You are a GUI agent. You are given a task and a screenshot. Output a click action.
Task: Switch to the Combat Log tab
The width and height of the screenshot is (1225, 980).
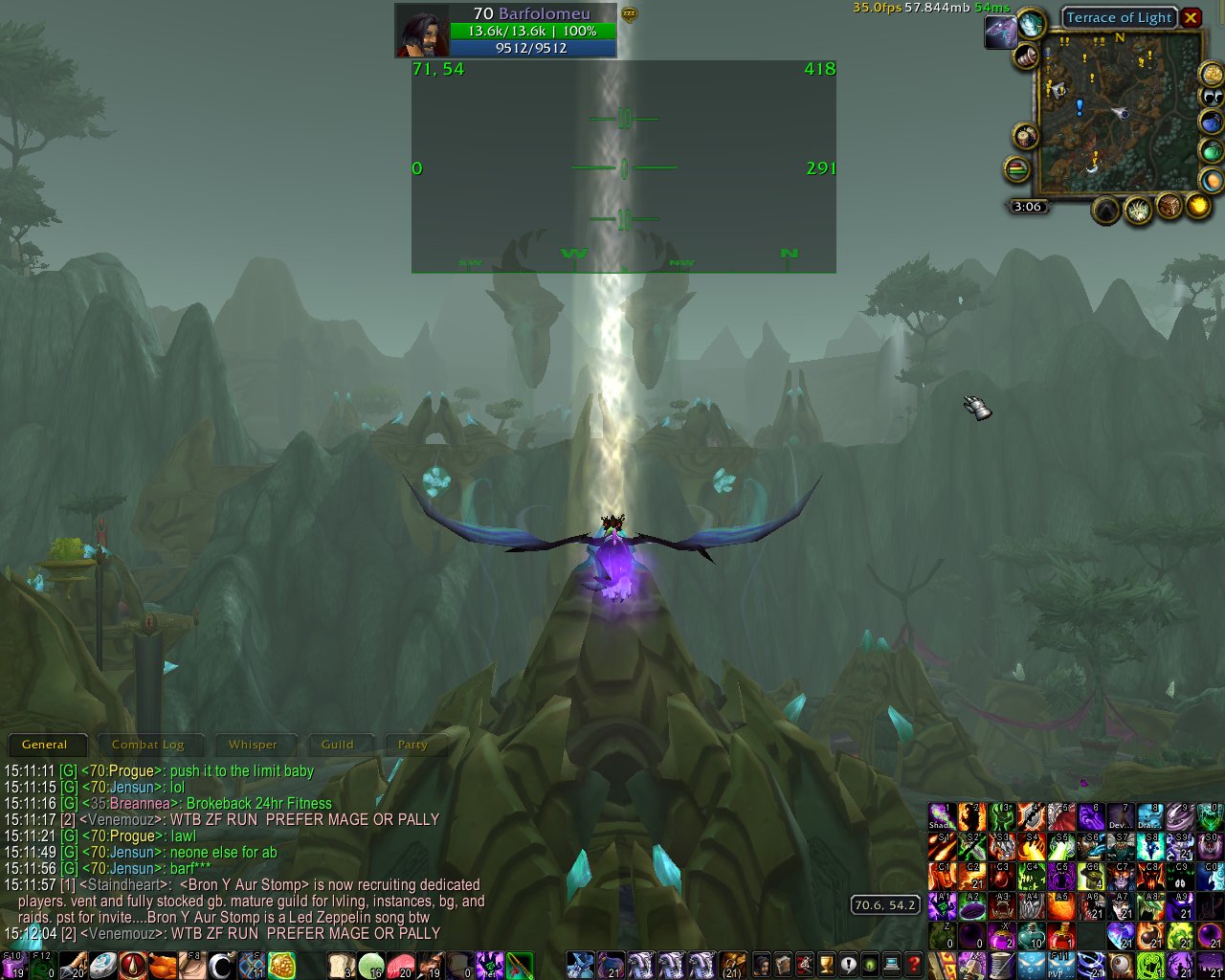(x=149, y=745)
